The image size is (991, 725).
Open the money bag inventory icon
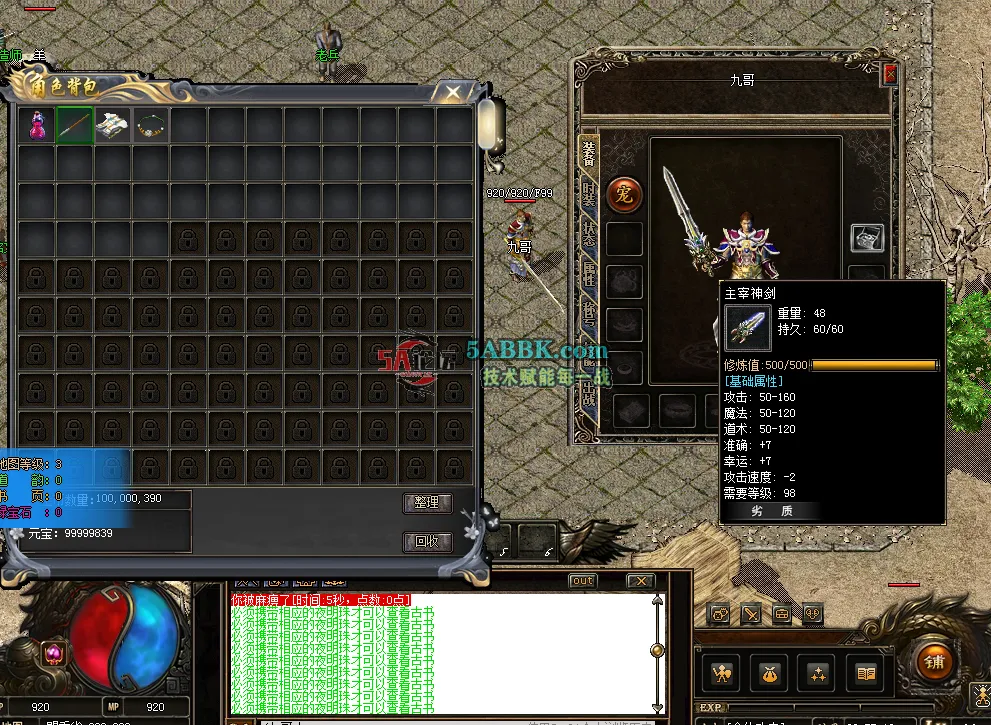768,674
